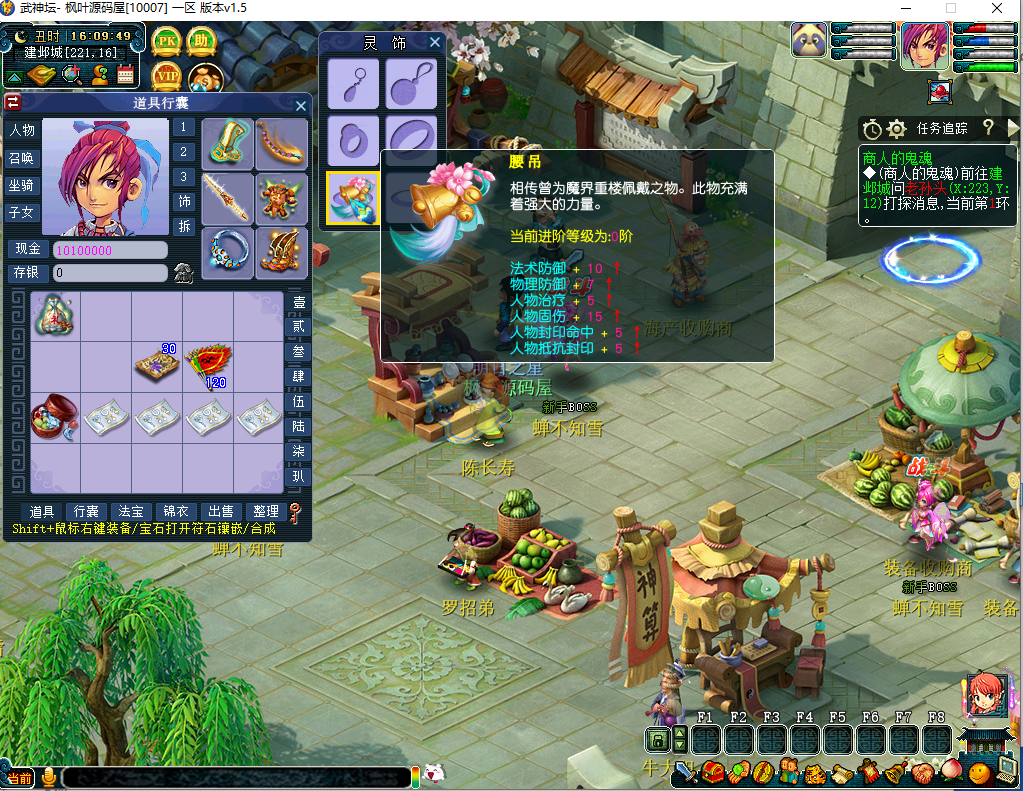Open the question mark help on the quest tracker
The width and height of the screenshot is (1023, 791).
point(987,128)
